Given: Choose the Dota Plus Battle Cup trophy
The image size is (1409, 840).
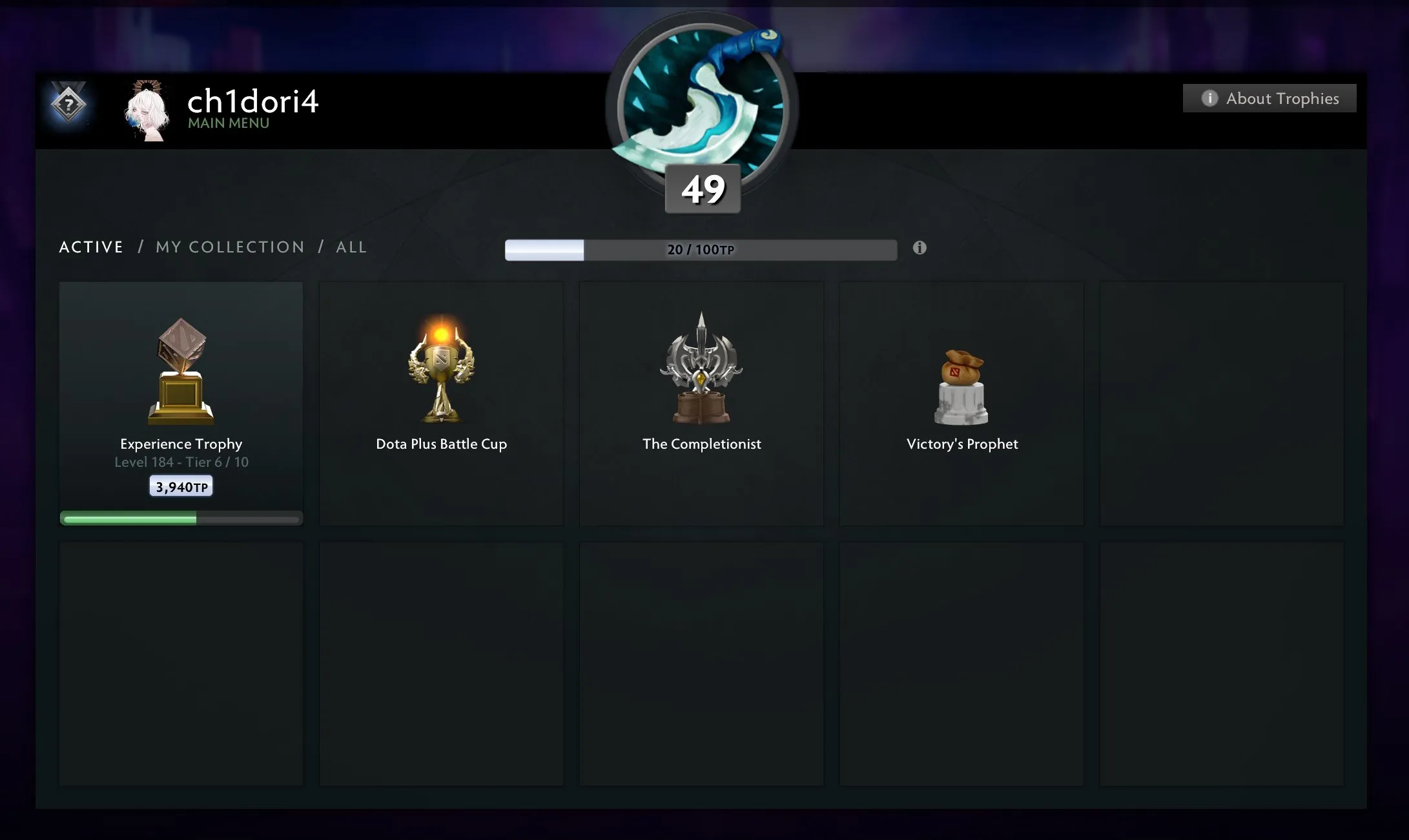Looking at the screenshot, I should tap(441, 403).
